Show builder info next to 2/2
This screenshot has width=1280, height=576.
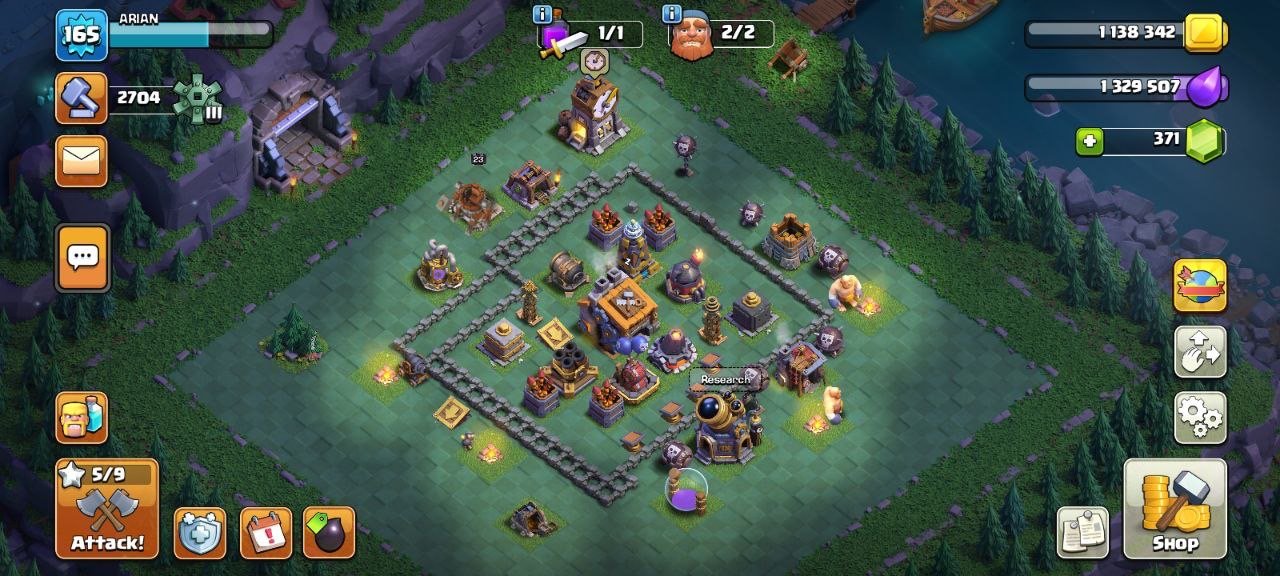pos(672,14)
